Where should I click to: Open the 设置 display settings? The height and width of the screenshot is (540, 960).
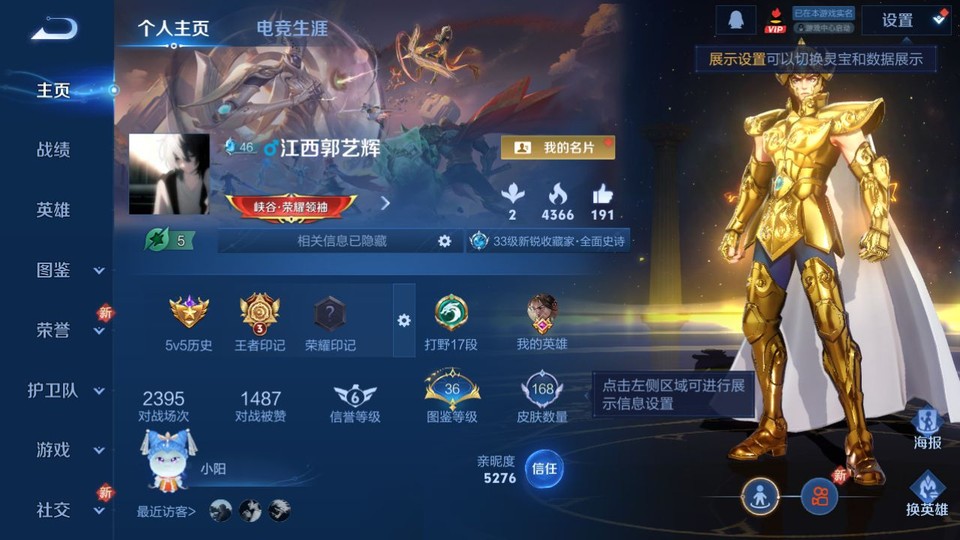906,20
